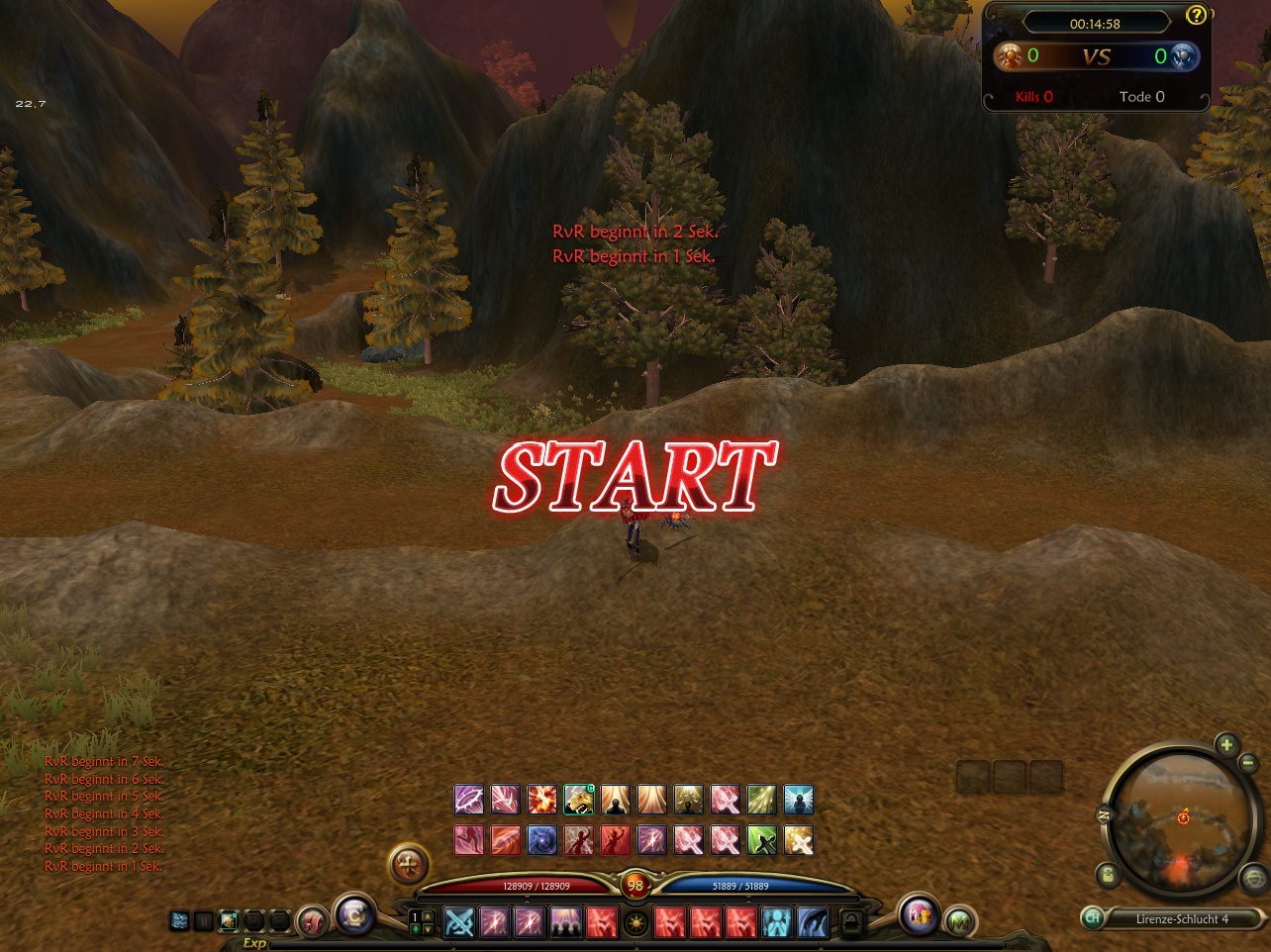Use the praying blue figure skill

tap(775, 922)
